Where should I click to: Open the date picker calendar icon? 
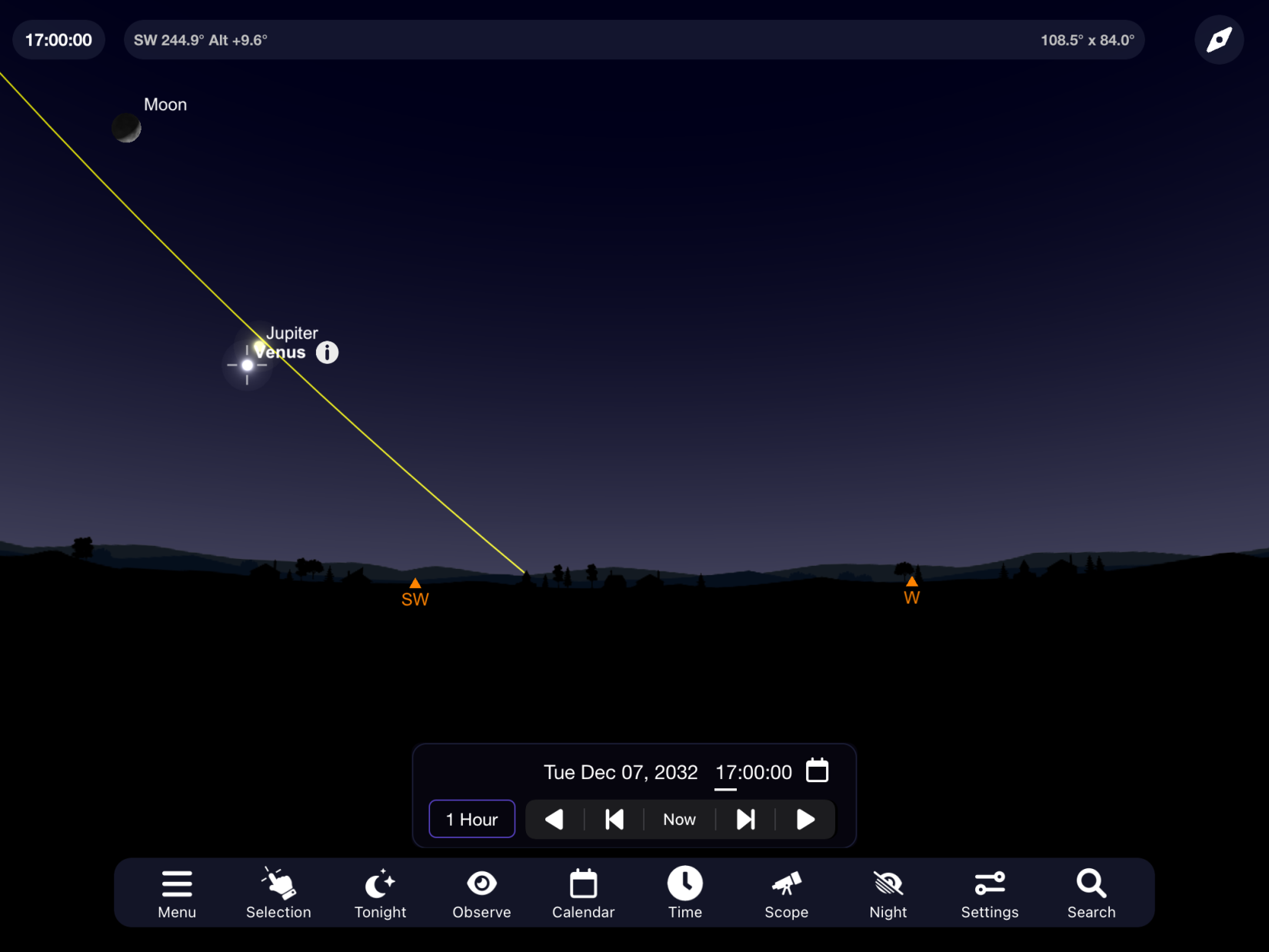pos(817,771)
